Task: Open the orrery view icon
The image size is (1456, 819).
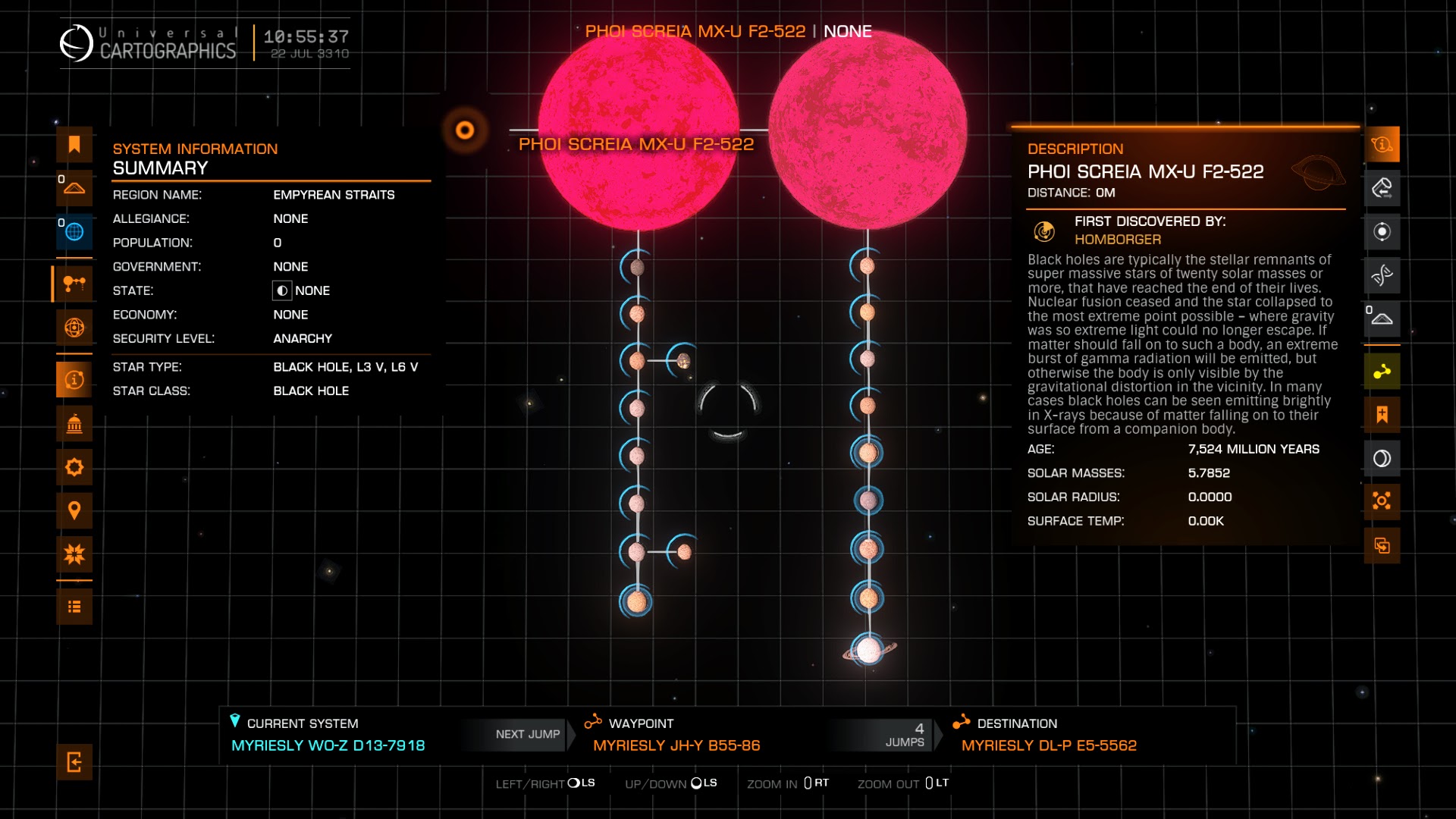Action: 74,328
